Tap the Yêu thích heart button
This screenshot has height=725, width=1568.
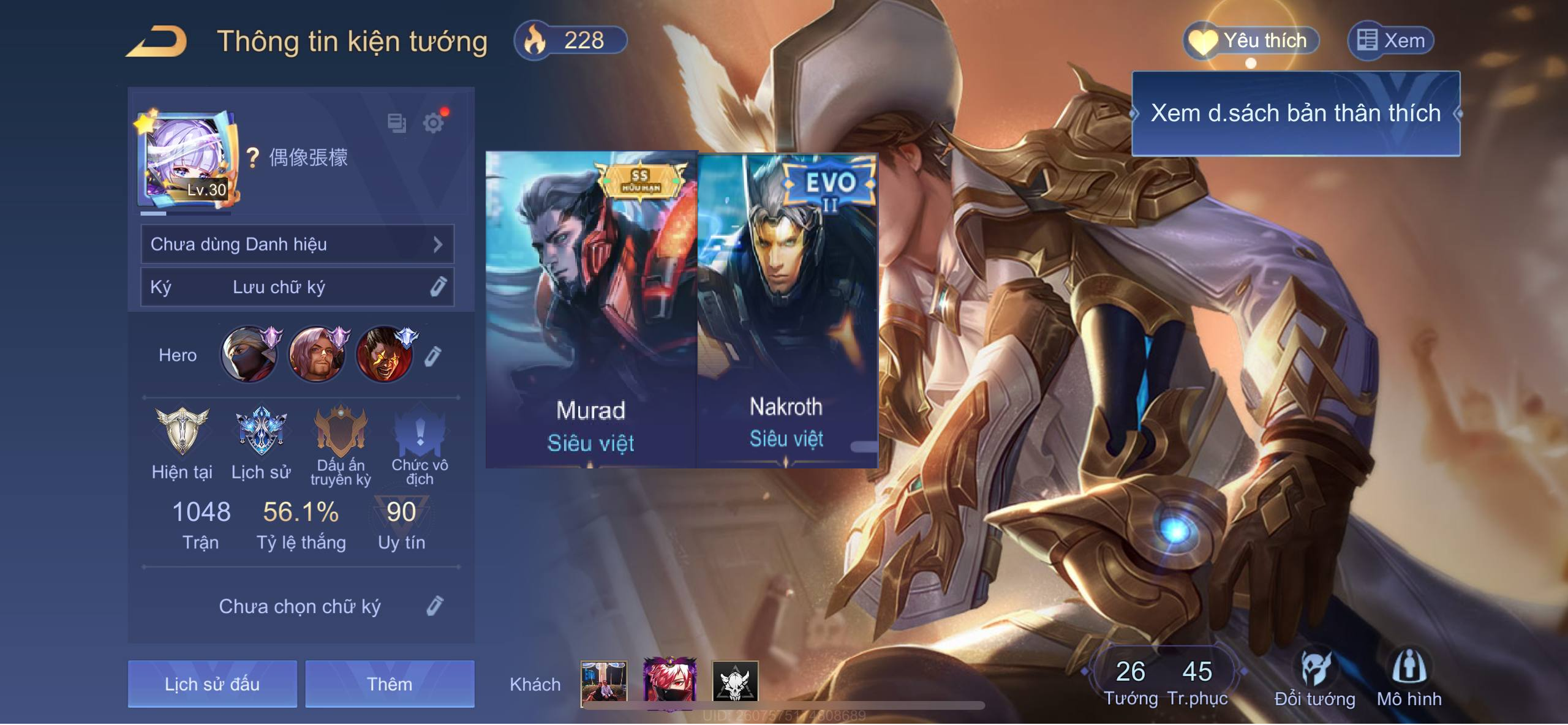pyautogui.click(x=1249, y=41)
